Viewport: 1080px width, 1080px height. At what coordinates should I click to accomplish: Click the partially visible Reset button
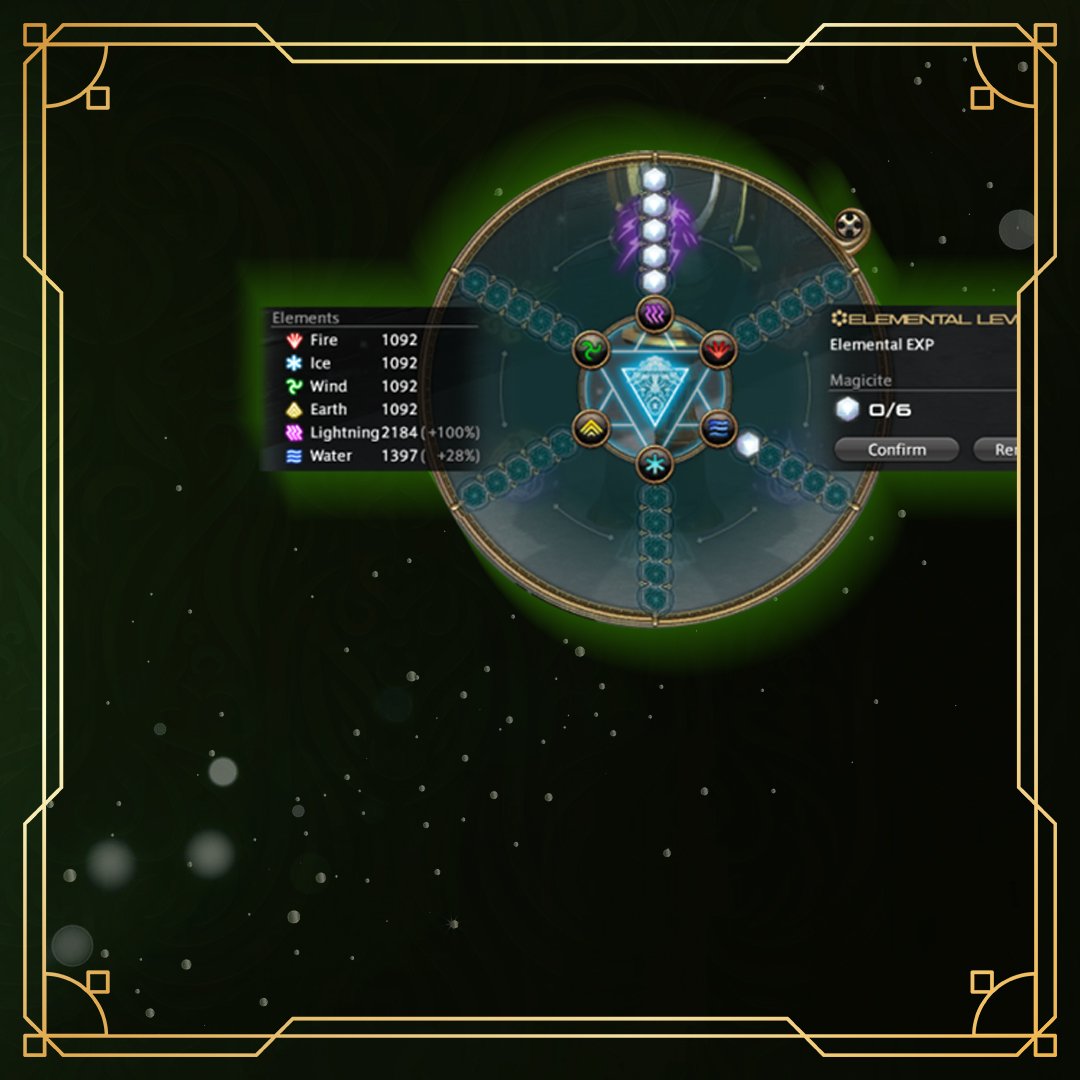point(998,450)
